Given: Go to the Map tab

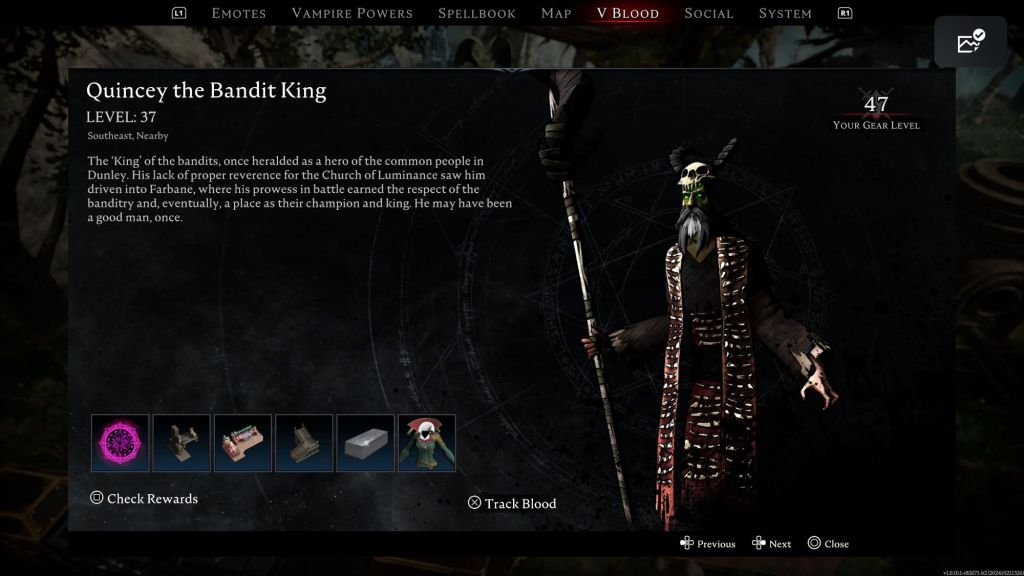Looking at the screenshot, I should pos(556,13).
